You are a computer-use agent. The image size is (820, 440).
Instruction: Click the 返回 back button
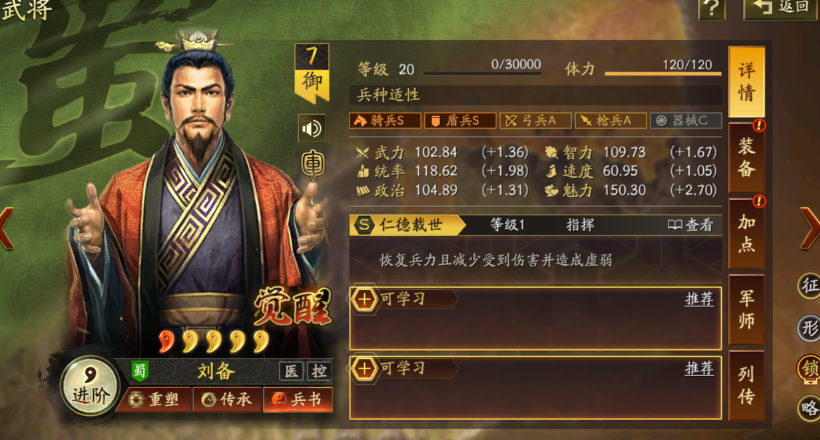click(780, 8)
